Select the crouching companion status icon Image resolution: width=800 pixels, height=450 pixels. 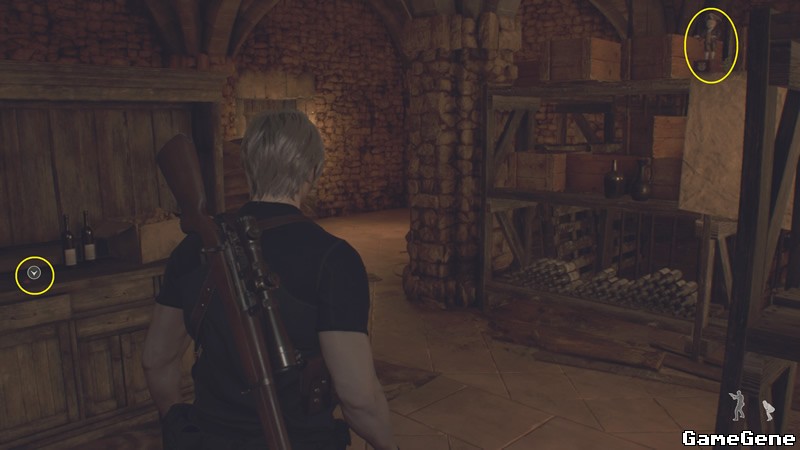tap(768, 410)
